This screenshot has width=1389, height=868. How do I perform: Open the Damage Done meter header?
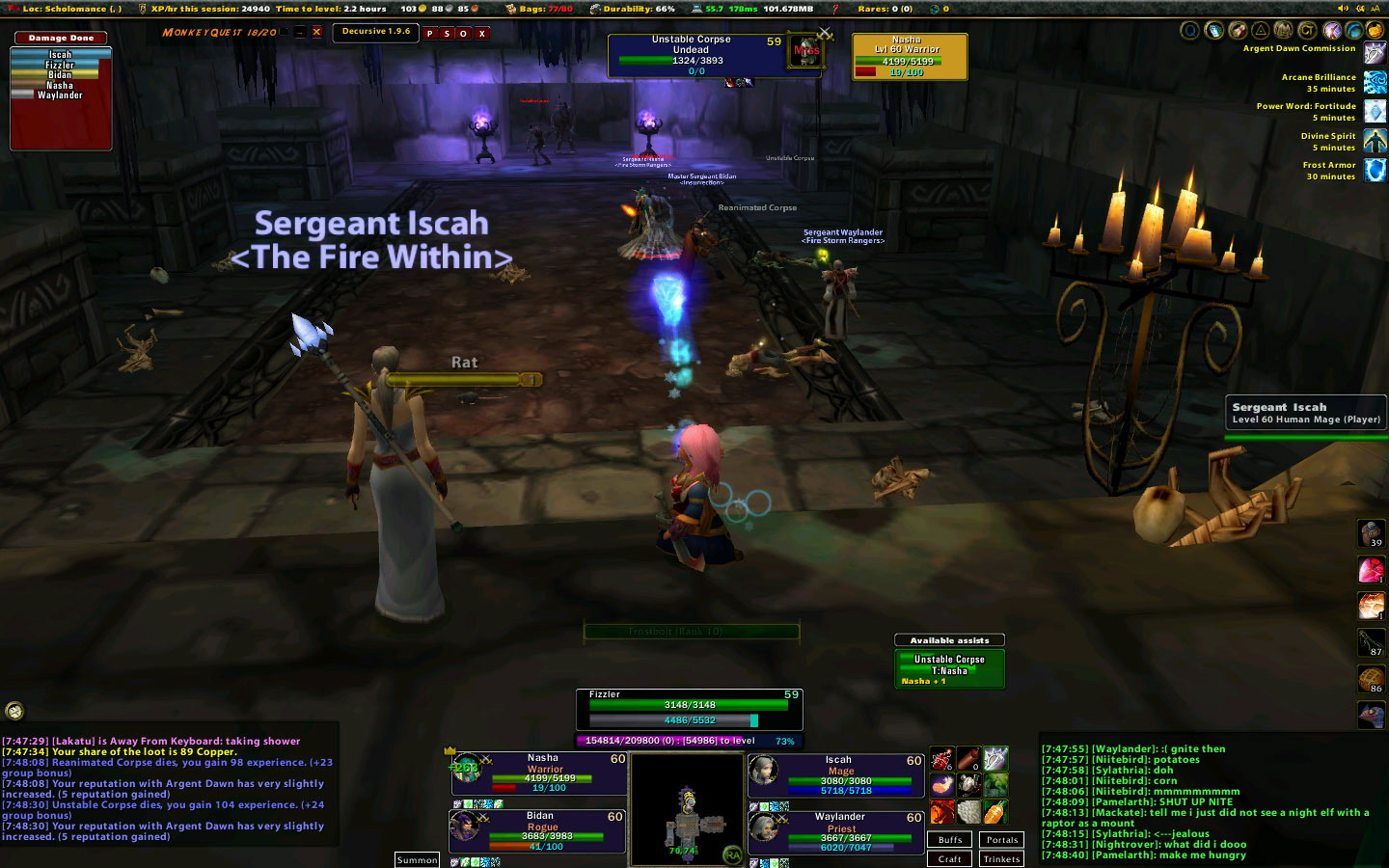[61, 39]
